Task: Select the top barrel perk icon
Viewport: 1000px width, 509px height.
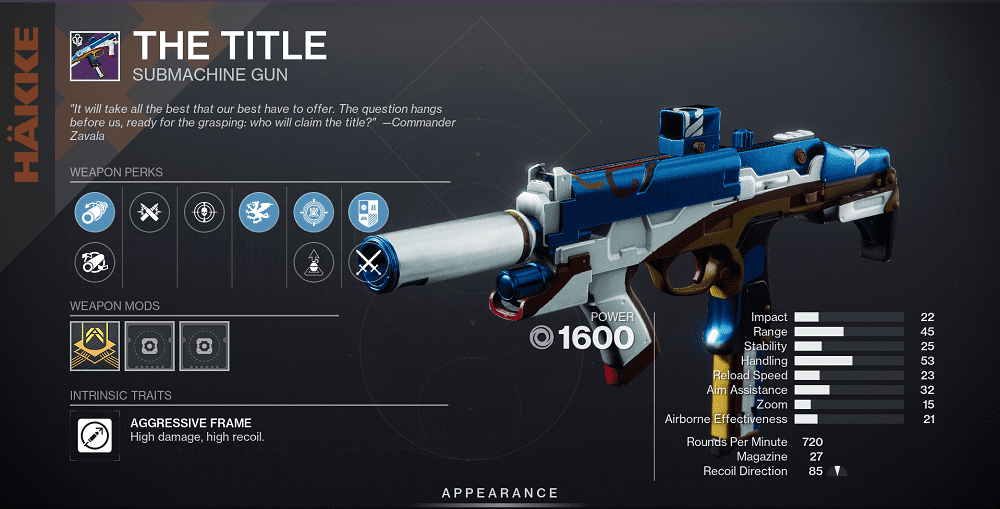Action: pyautogui.click(x=95, y=211)
